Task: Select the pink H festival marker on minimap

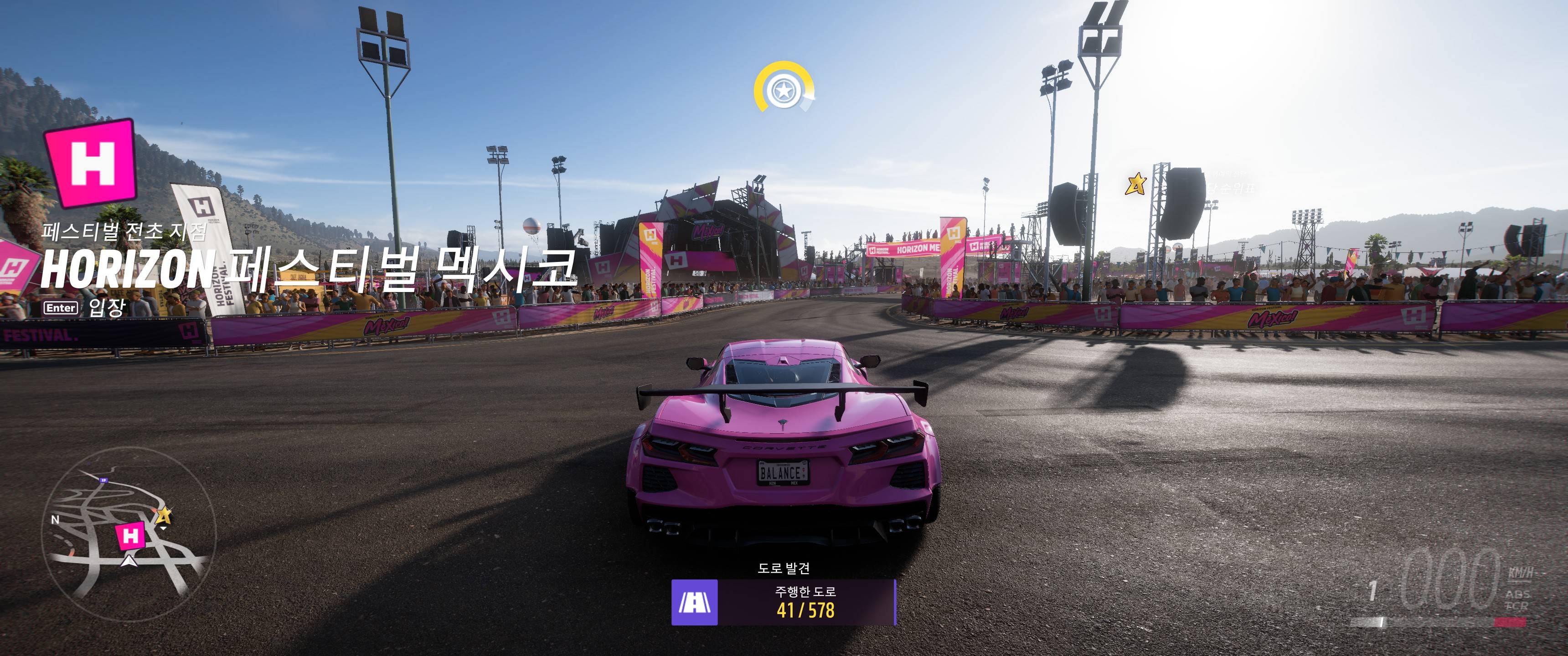Action: pos(130,536)
